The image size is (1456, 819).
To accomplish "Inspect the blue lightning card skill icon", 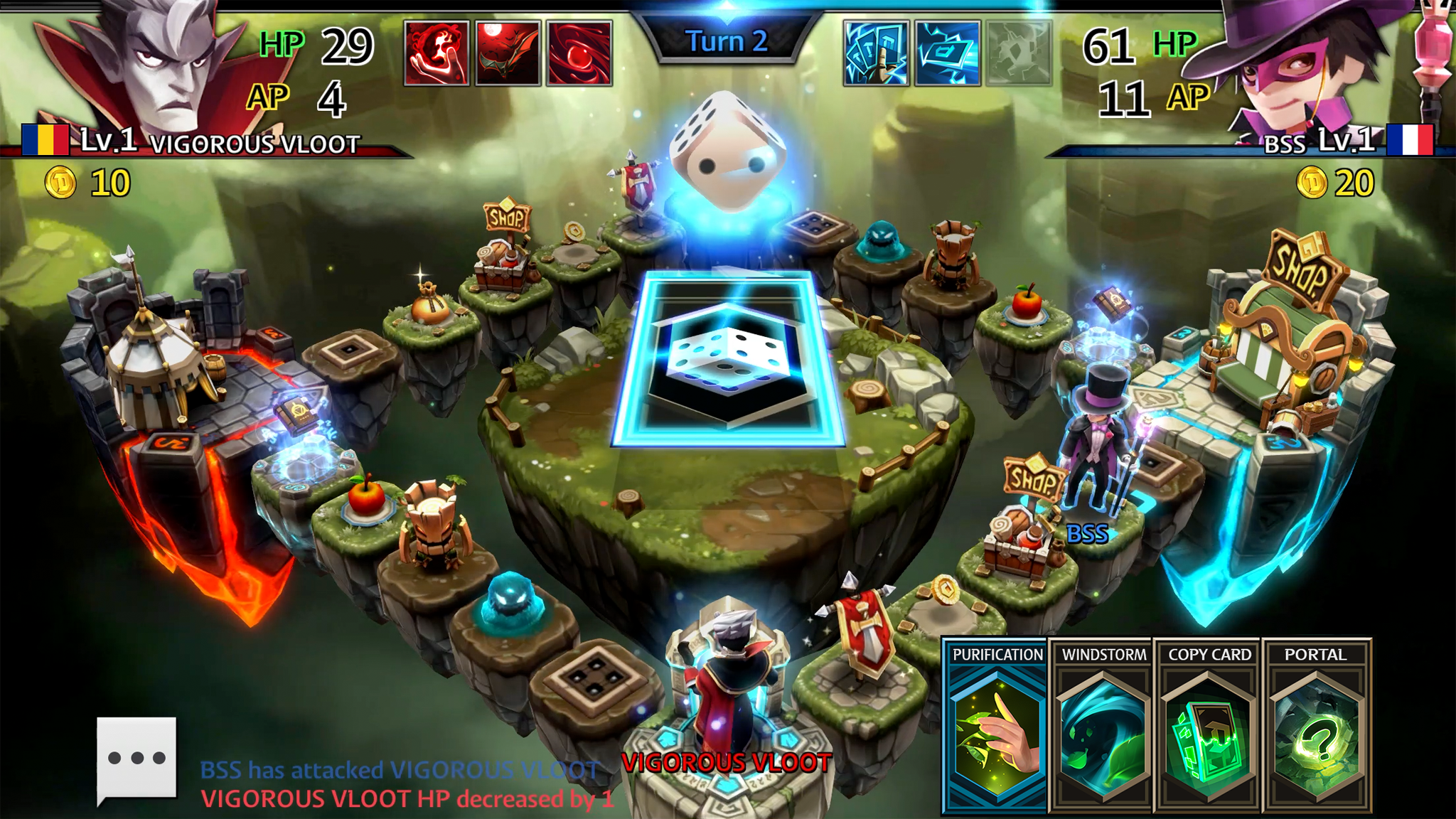I will (947, 53).
